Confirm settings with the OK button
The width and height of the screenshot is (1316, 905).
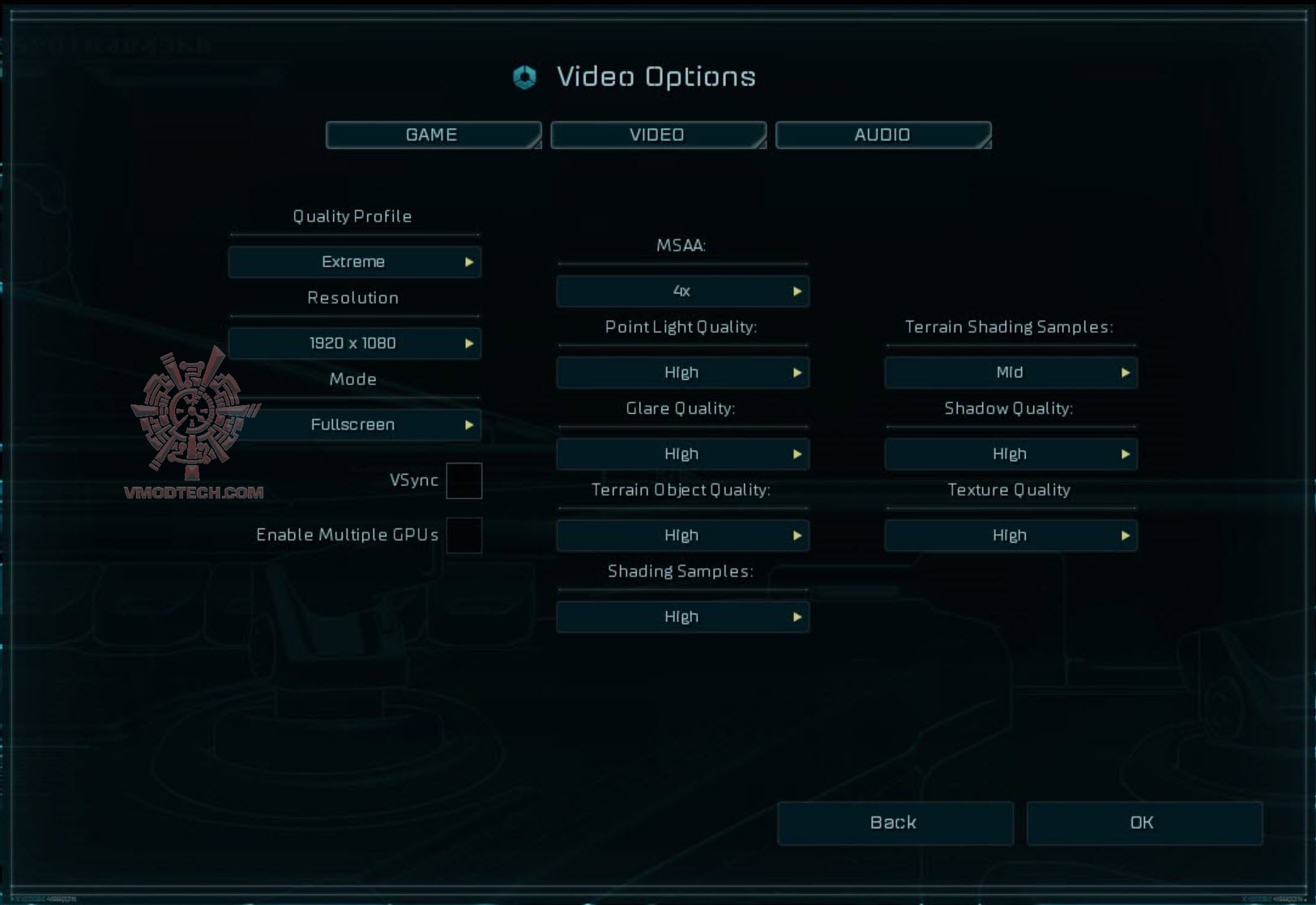coord(1143,823)
